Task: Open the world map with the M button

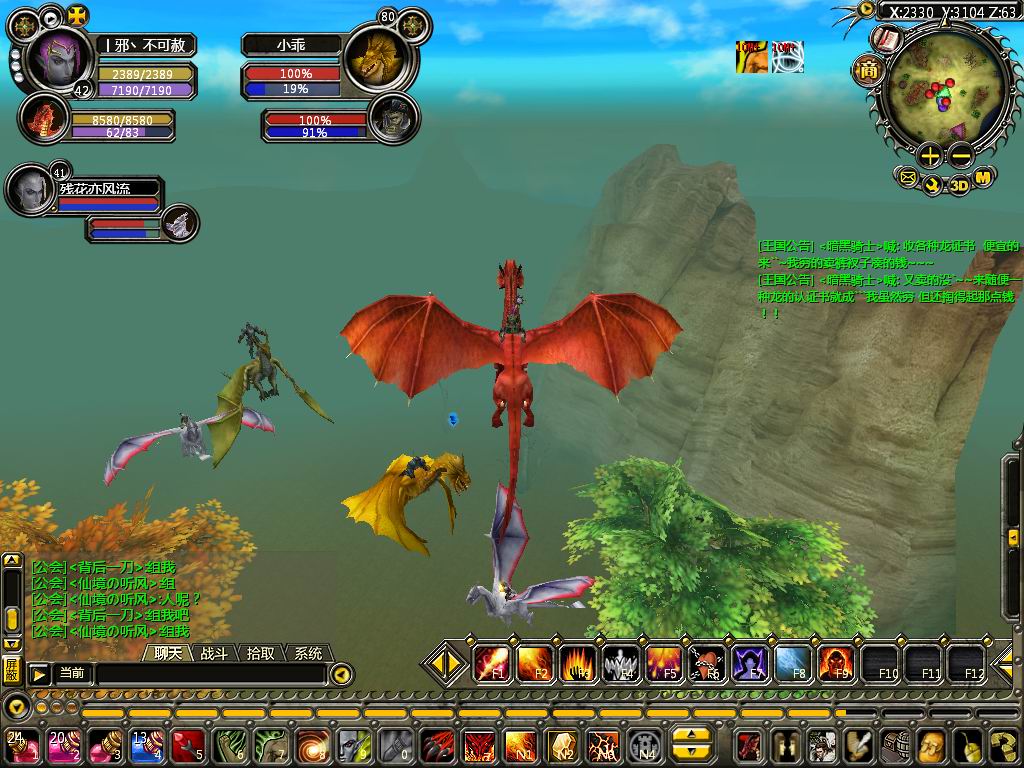Action: (x=983, y=178)
